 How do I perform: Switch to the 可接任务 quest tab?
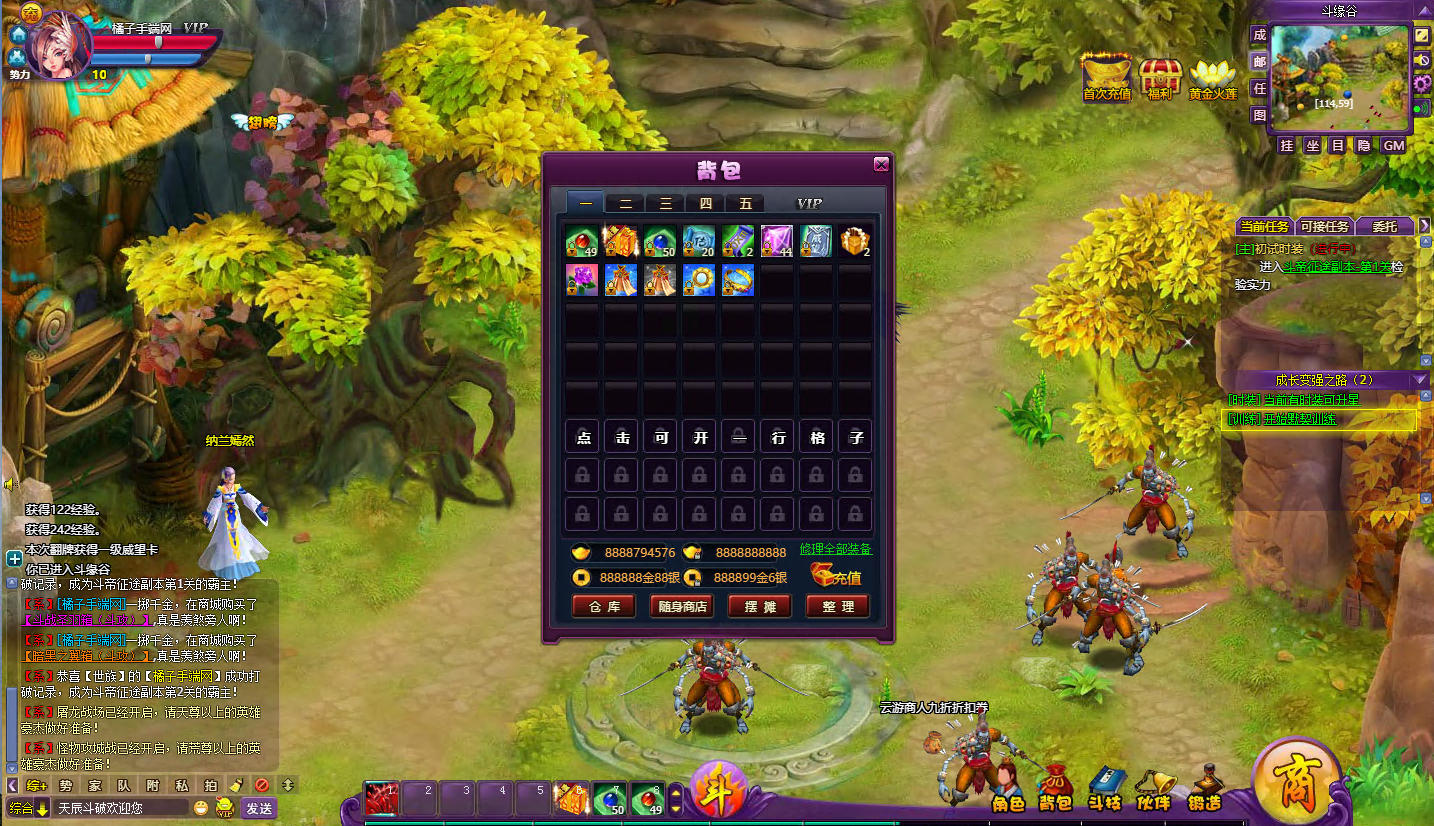coord(1325,226)
